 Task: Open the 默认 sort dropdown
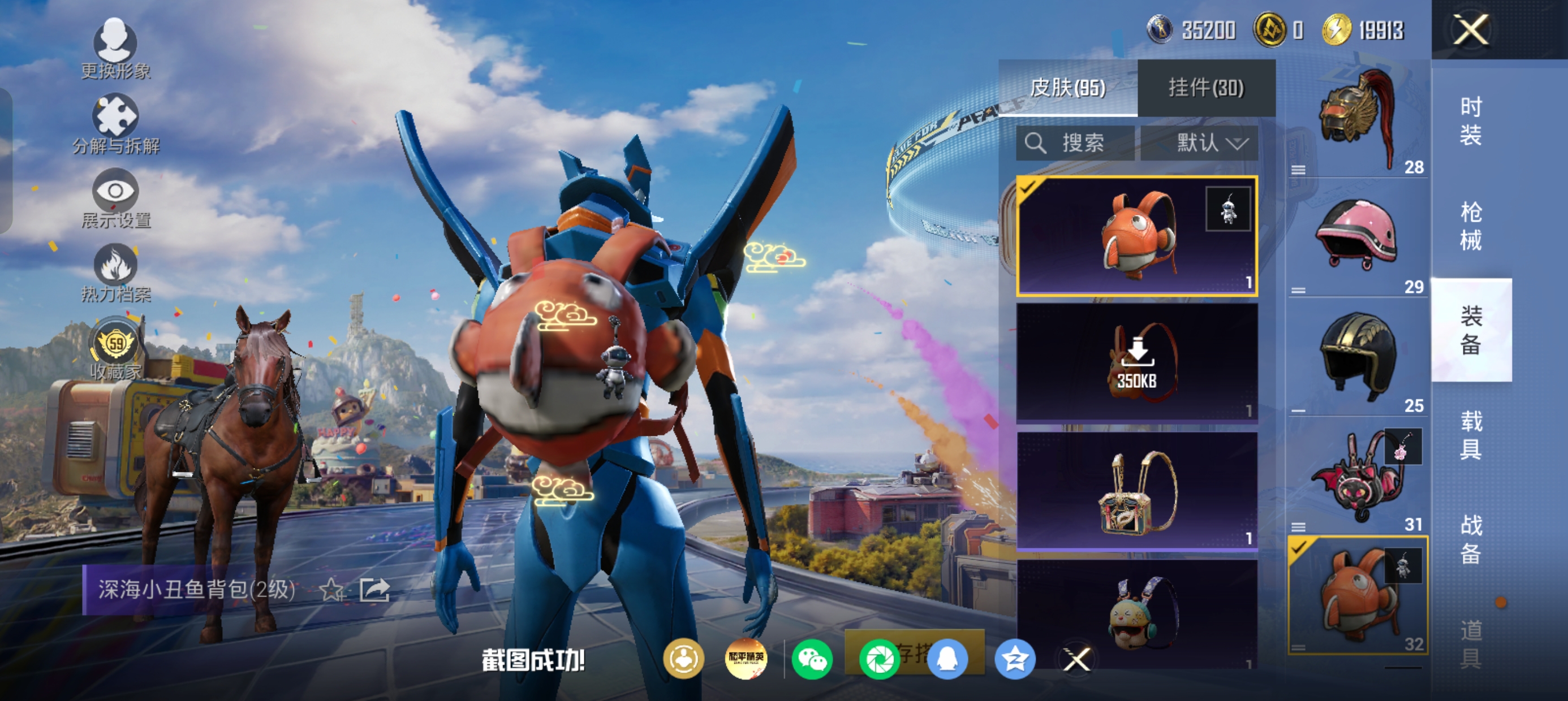tap(1199, 144)
